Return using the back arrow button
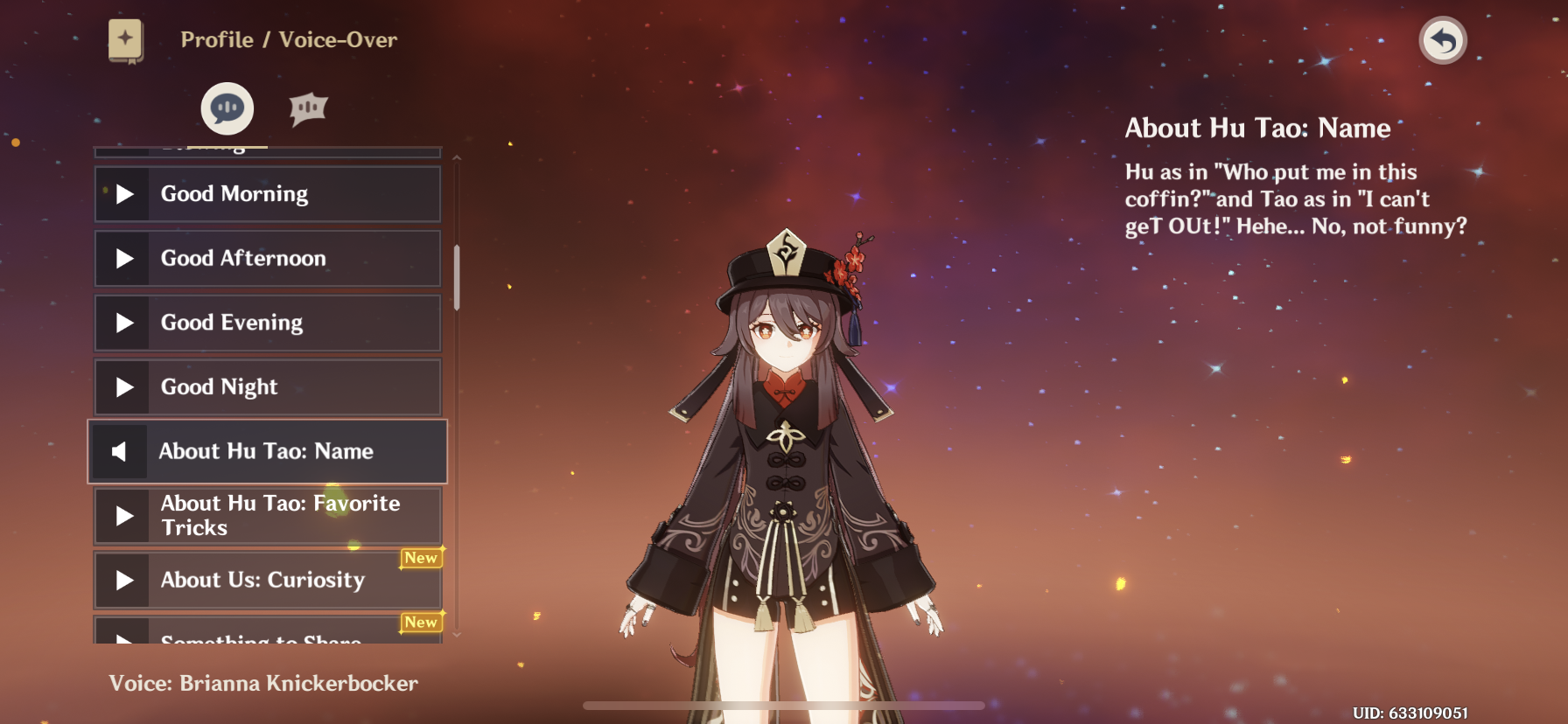This screenshot has width=1568, height=724. (x=1442, y=40)
